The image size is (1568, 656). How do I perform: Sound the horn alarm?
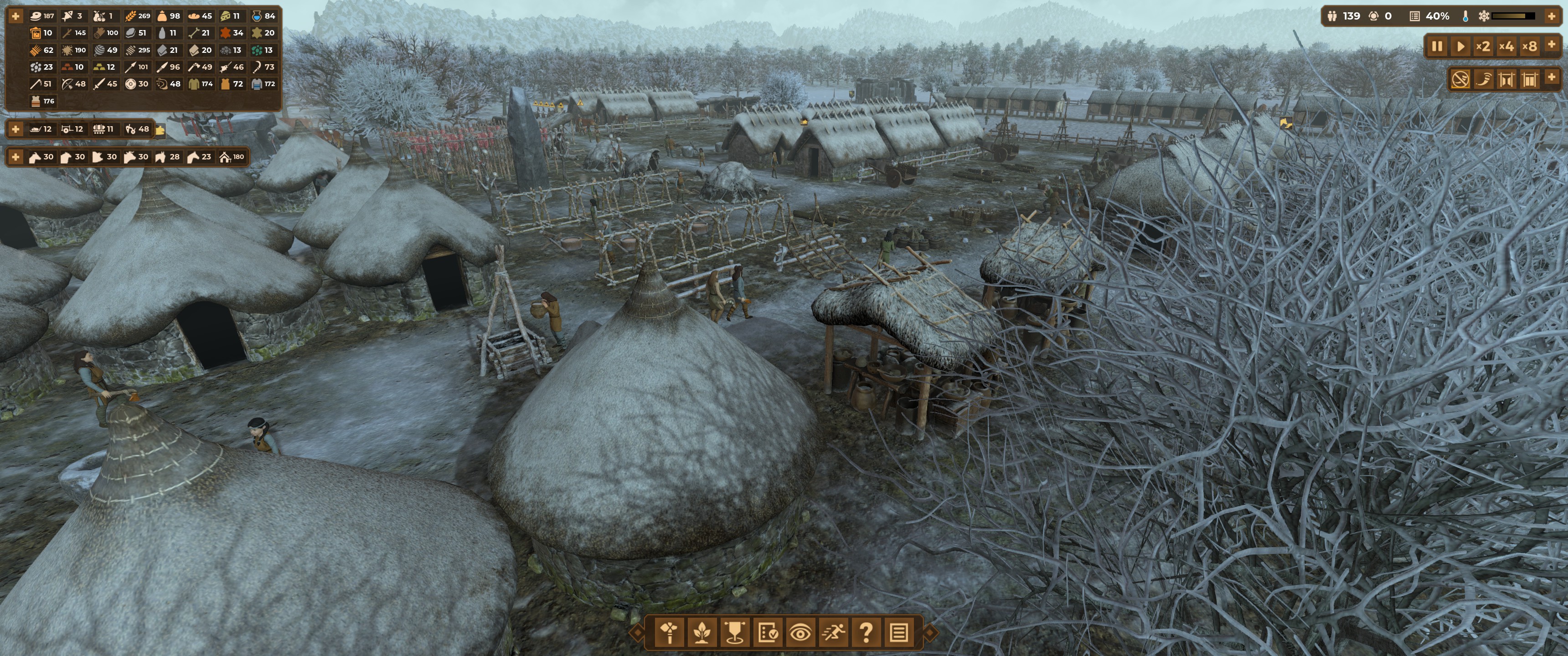pos(1483,79)
